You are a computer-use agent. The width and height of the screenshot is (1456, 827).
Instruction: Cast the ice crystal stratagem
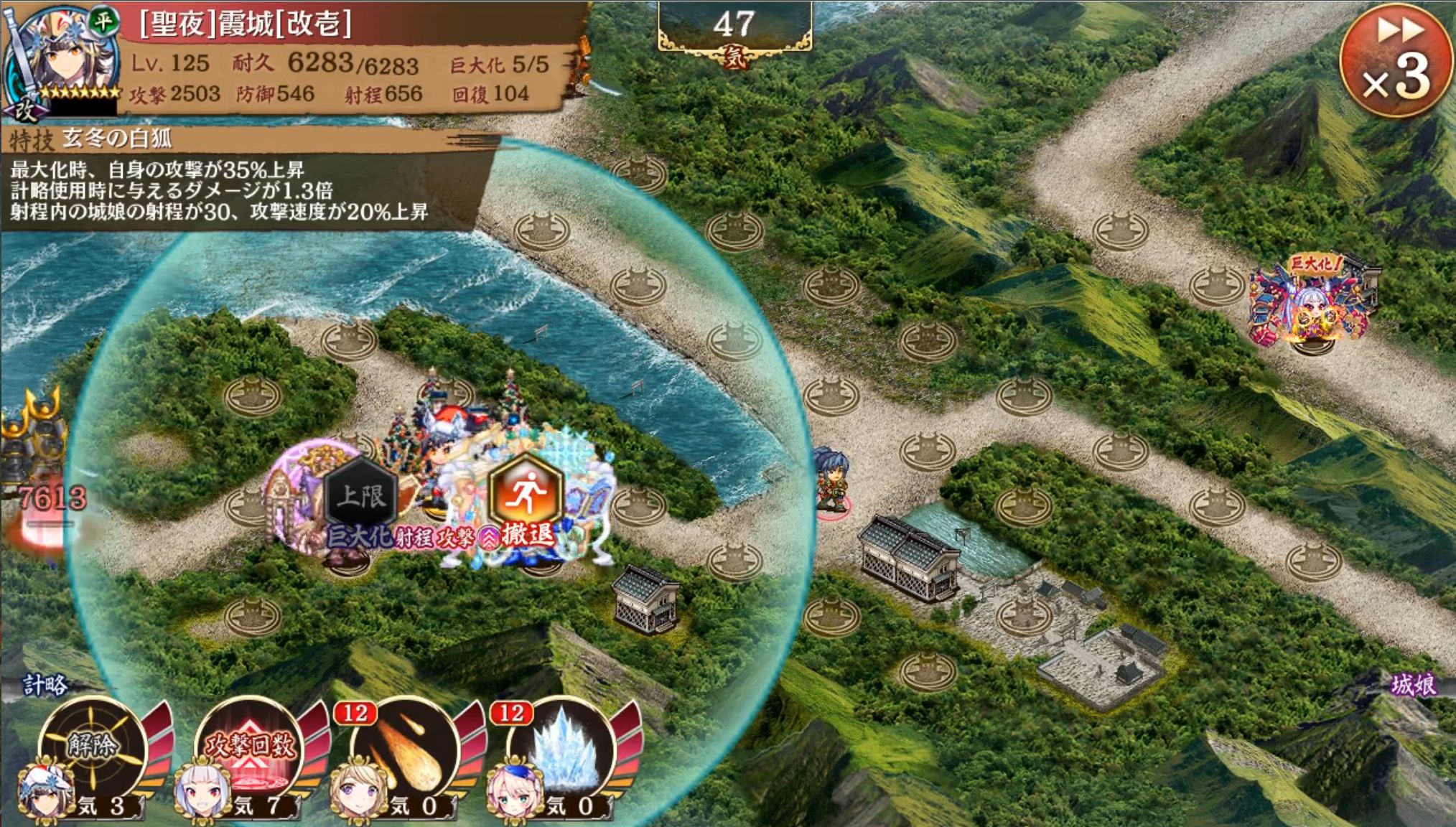[563, 750]
